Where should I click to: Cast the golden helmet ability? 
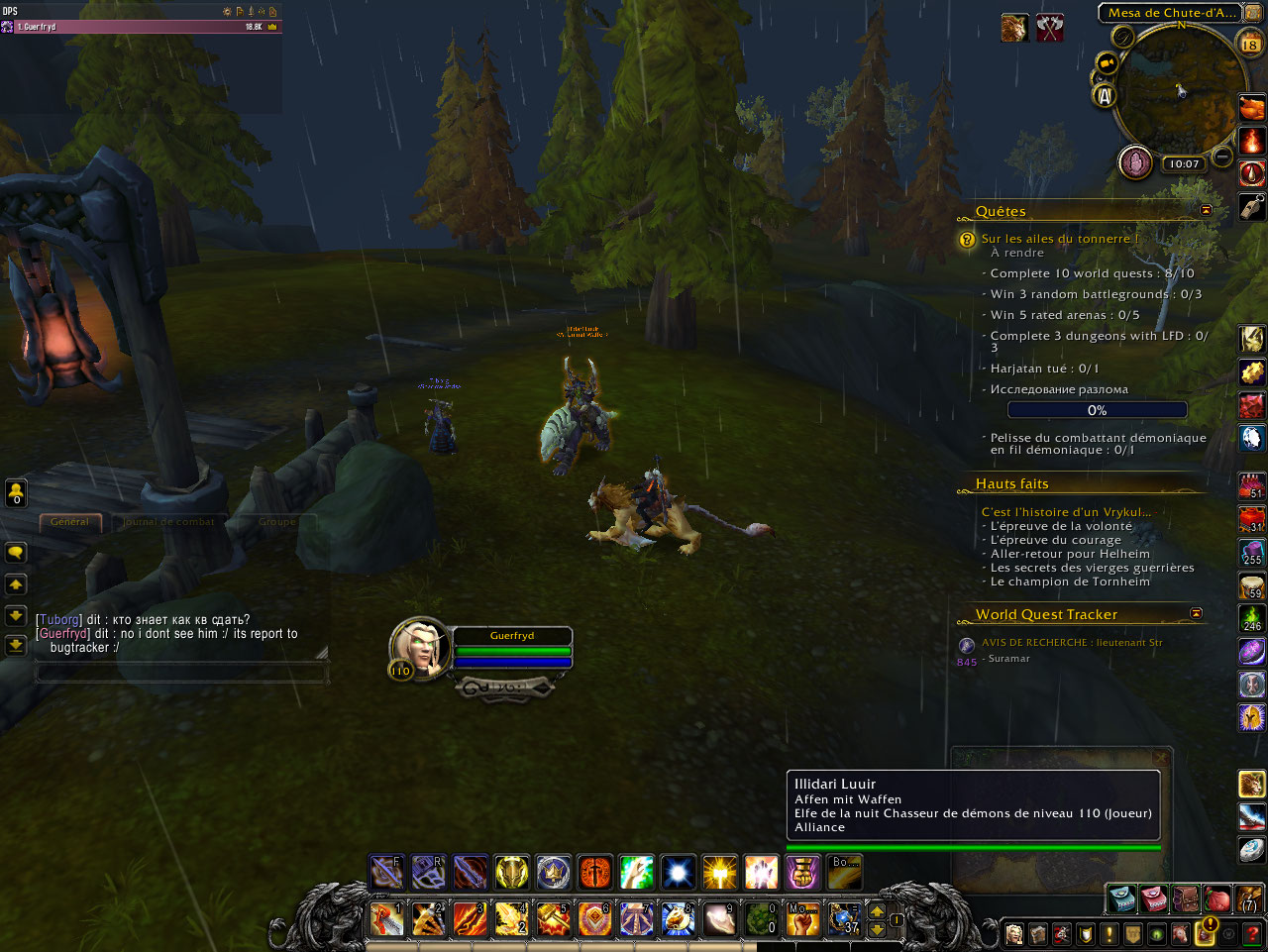pos(511,873)
